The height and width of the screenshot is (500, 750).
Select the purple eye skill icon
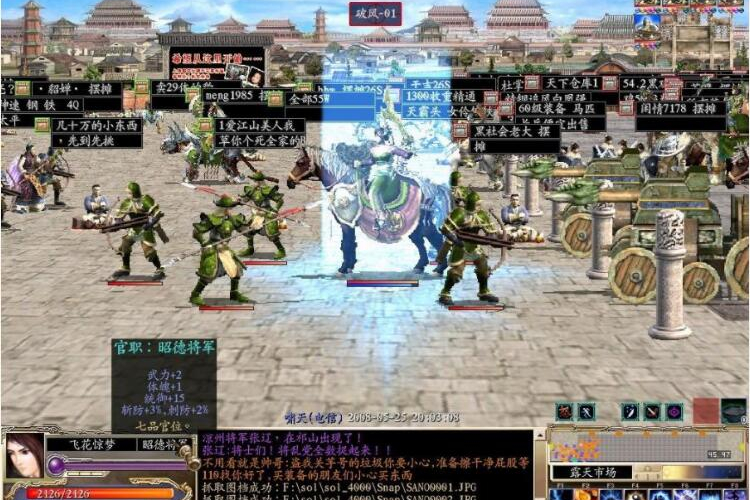674,411
